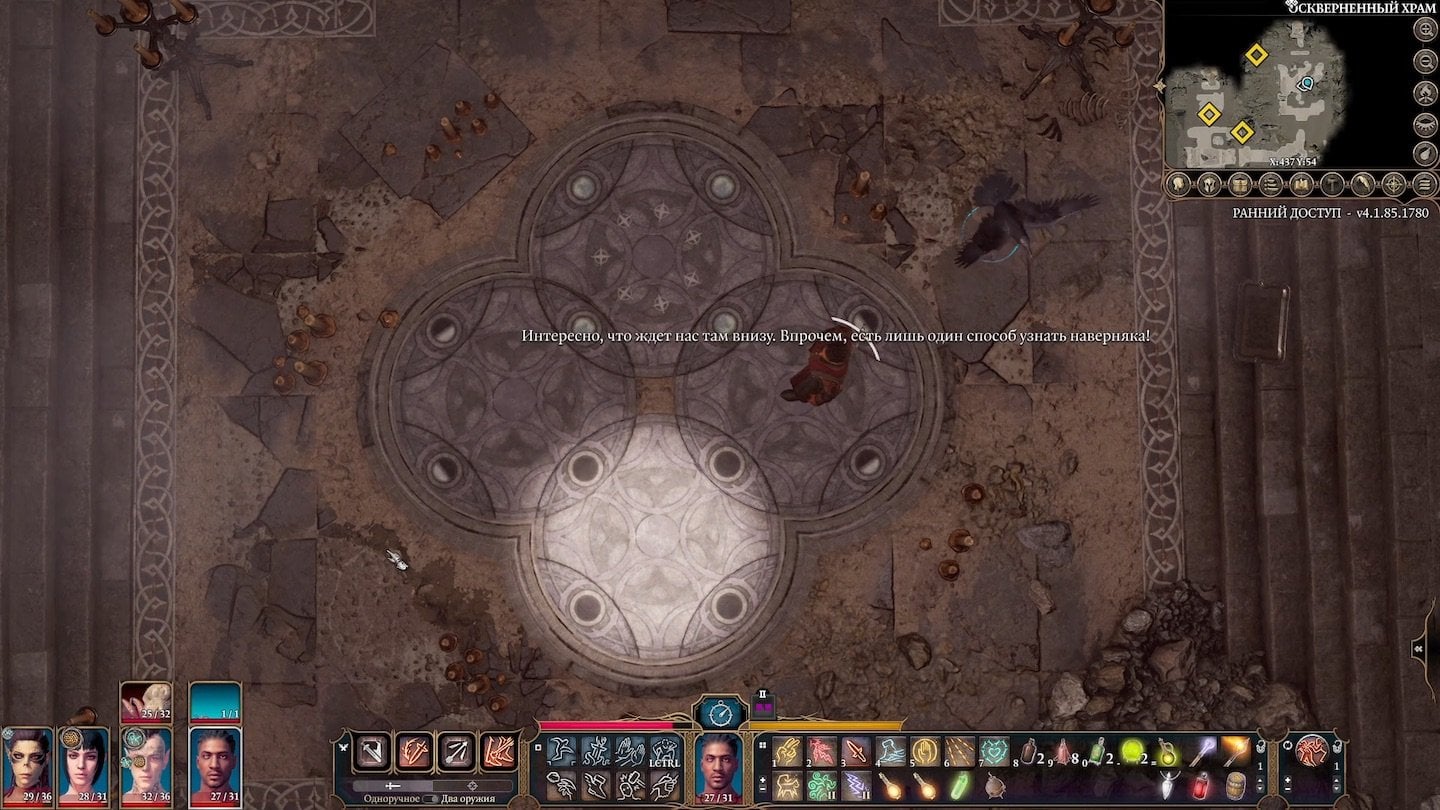Open camp with the campfire icon near minimap
The height and width of the screenshot is (810, 1440).
click(1424, 92)
